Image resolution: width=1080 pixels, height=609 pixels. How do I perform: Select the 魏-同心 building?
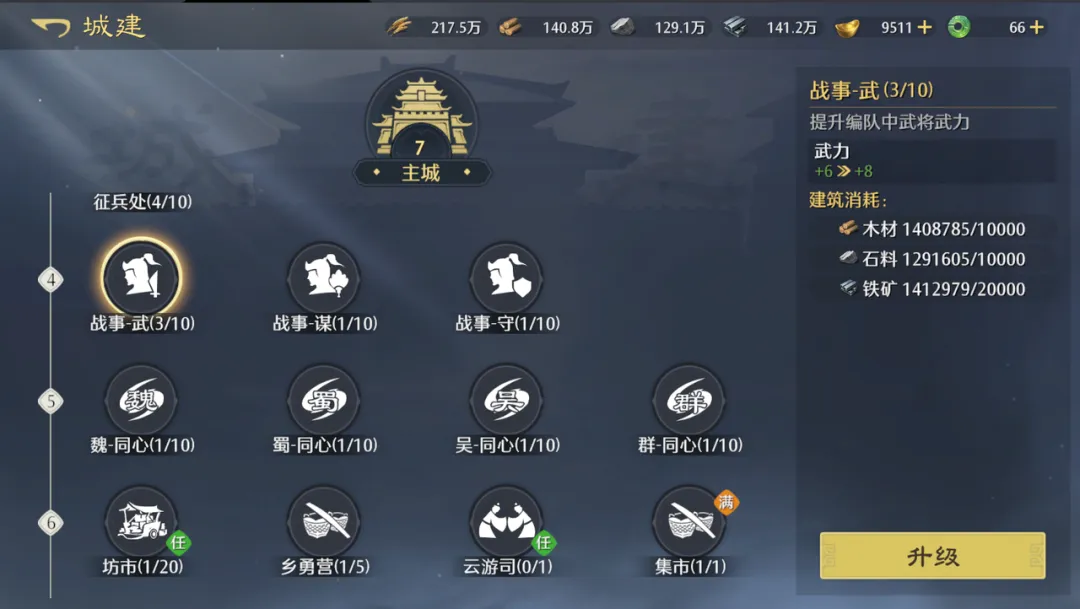141,400
